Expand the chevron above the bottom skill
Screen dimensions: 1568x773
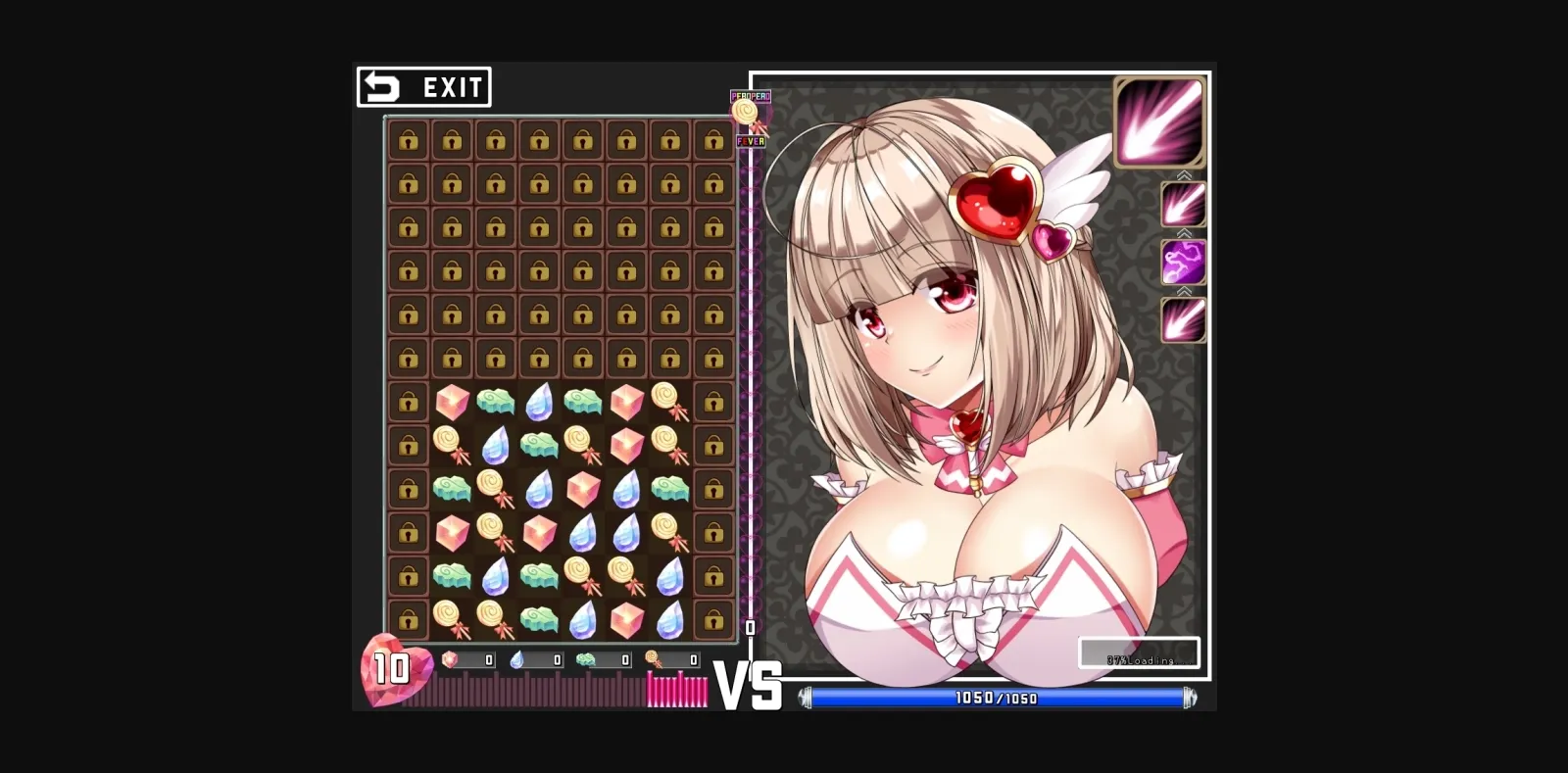(1182, 291)
